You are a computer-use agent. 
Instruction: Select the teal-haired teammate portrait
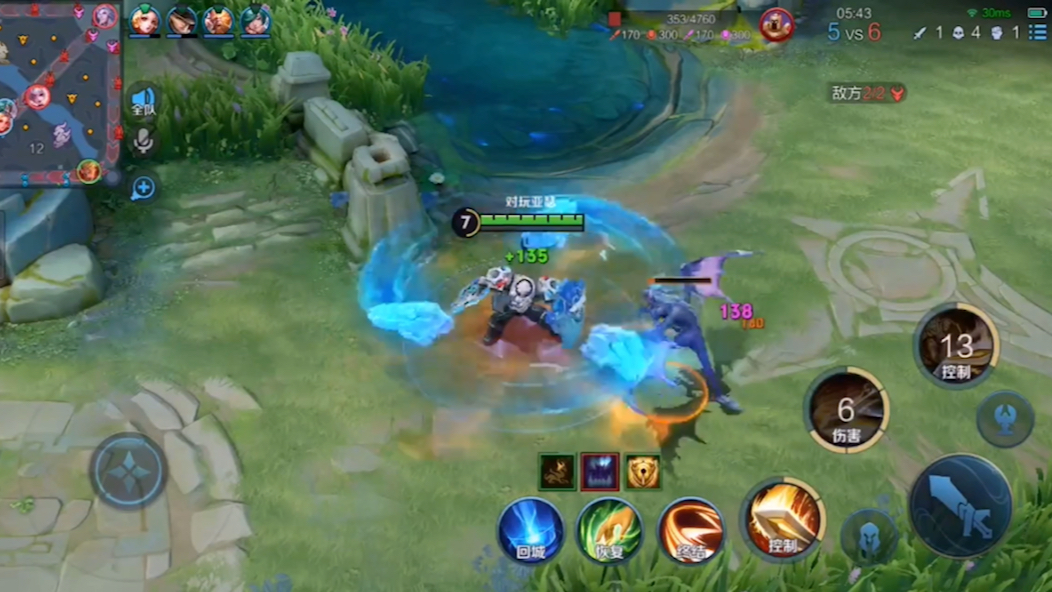pos(255,20)
